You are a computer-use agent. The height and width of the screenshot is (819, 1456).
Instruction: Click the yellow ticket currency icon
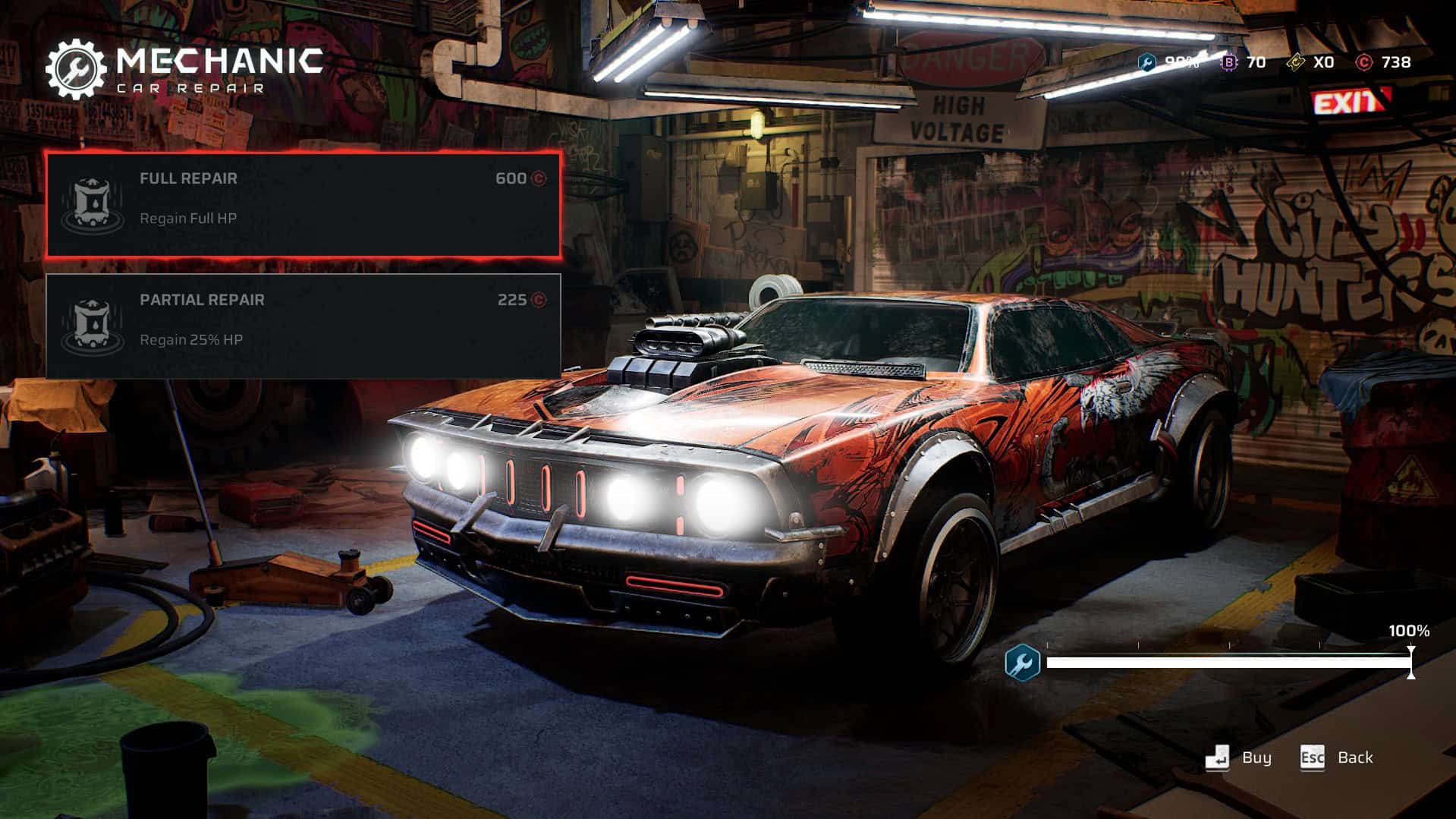[1294, 61]
